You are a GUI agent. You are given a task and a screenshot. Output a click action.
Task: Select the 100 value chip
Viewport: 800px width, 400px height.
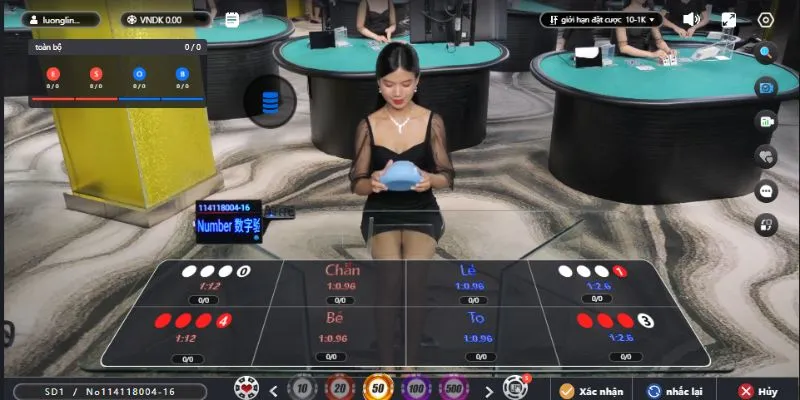pyautogui.click(x=417, y=389)
